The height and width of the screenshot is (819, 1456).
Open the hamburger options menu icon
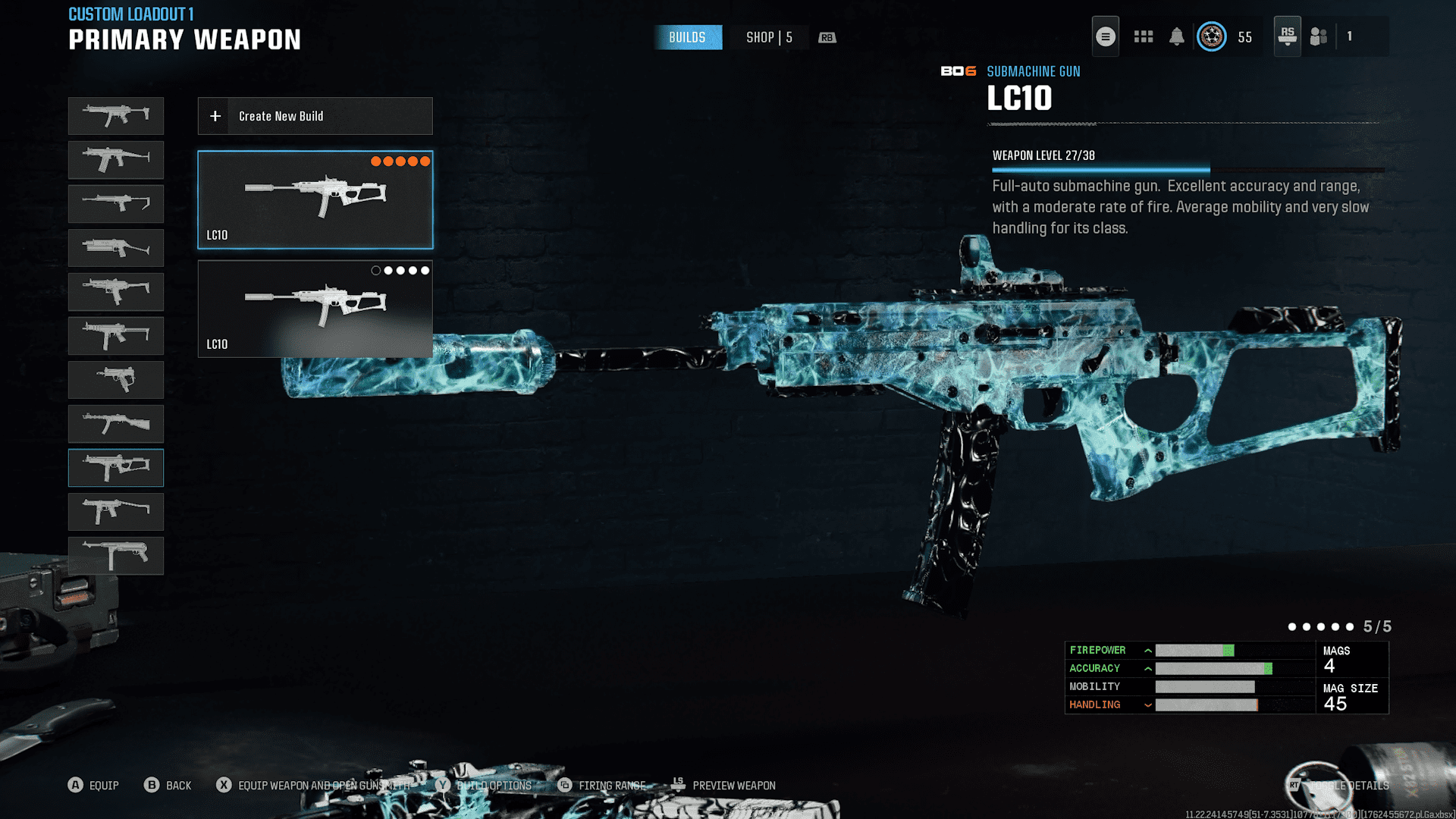[x=1105, y=36]
